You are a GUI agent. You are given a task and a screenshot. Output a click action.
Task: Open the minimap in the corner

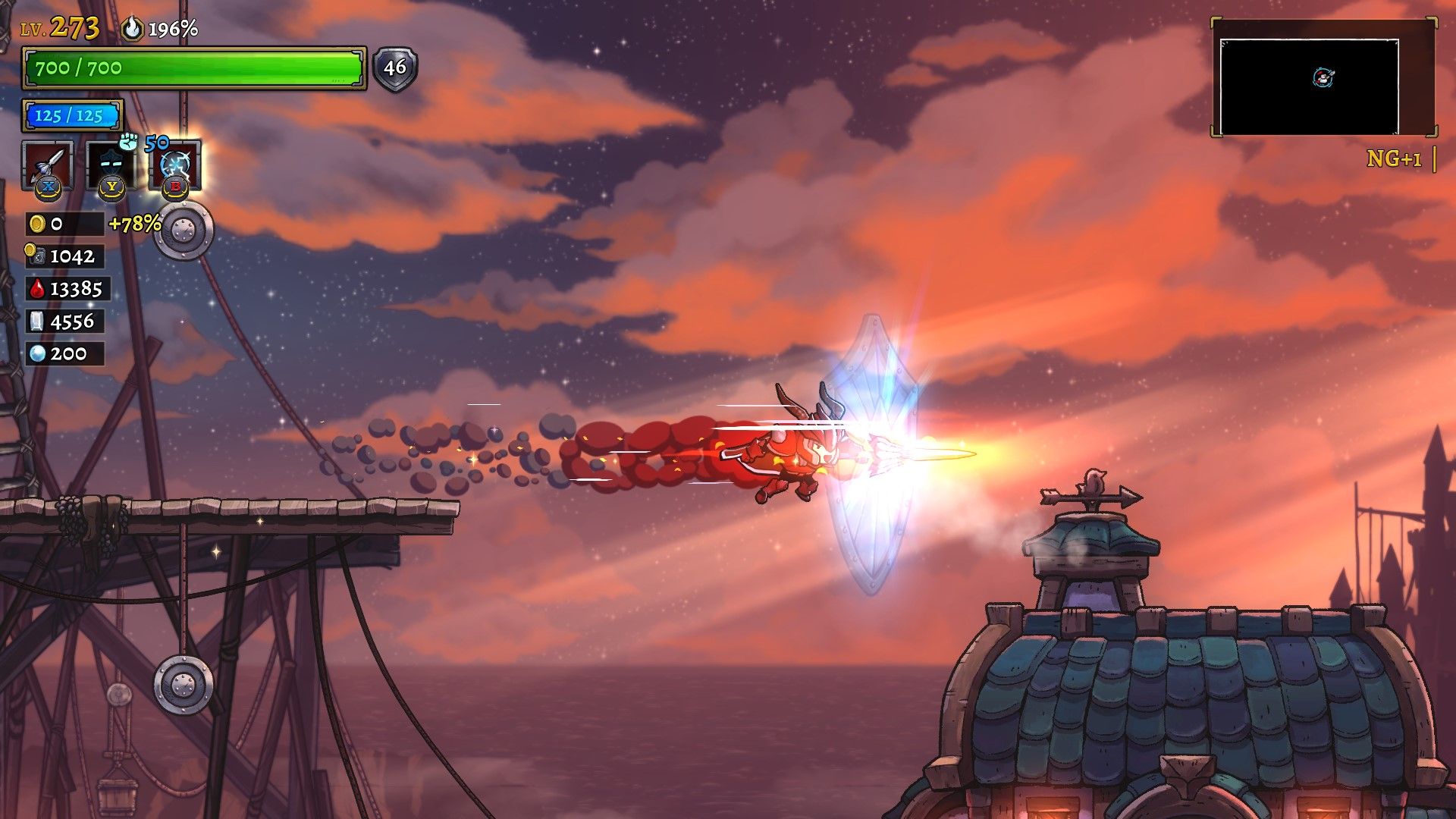(1309, 86)
